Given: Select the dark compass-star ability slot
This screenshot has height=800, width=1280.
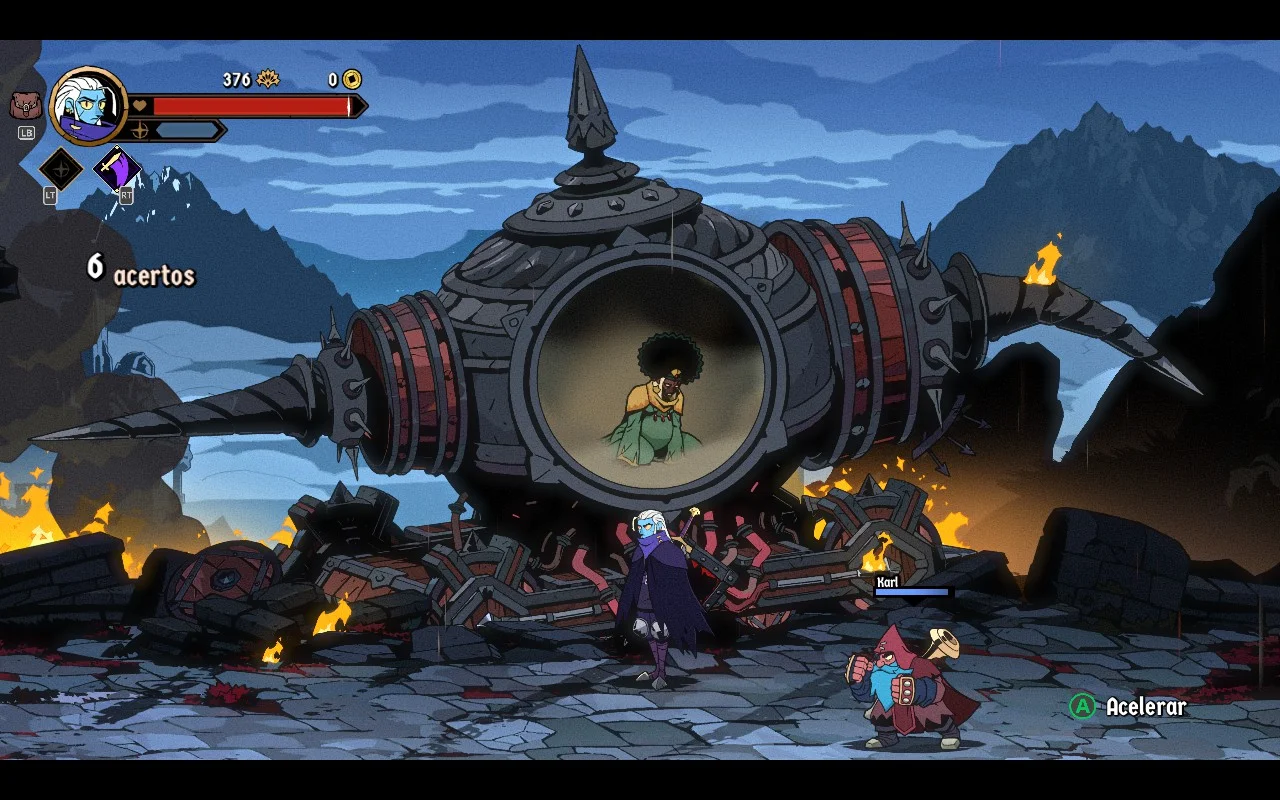Looking at the screenshot, I should [60, 169].
